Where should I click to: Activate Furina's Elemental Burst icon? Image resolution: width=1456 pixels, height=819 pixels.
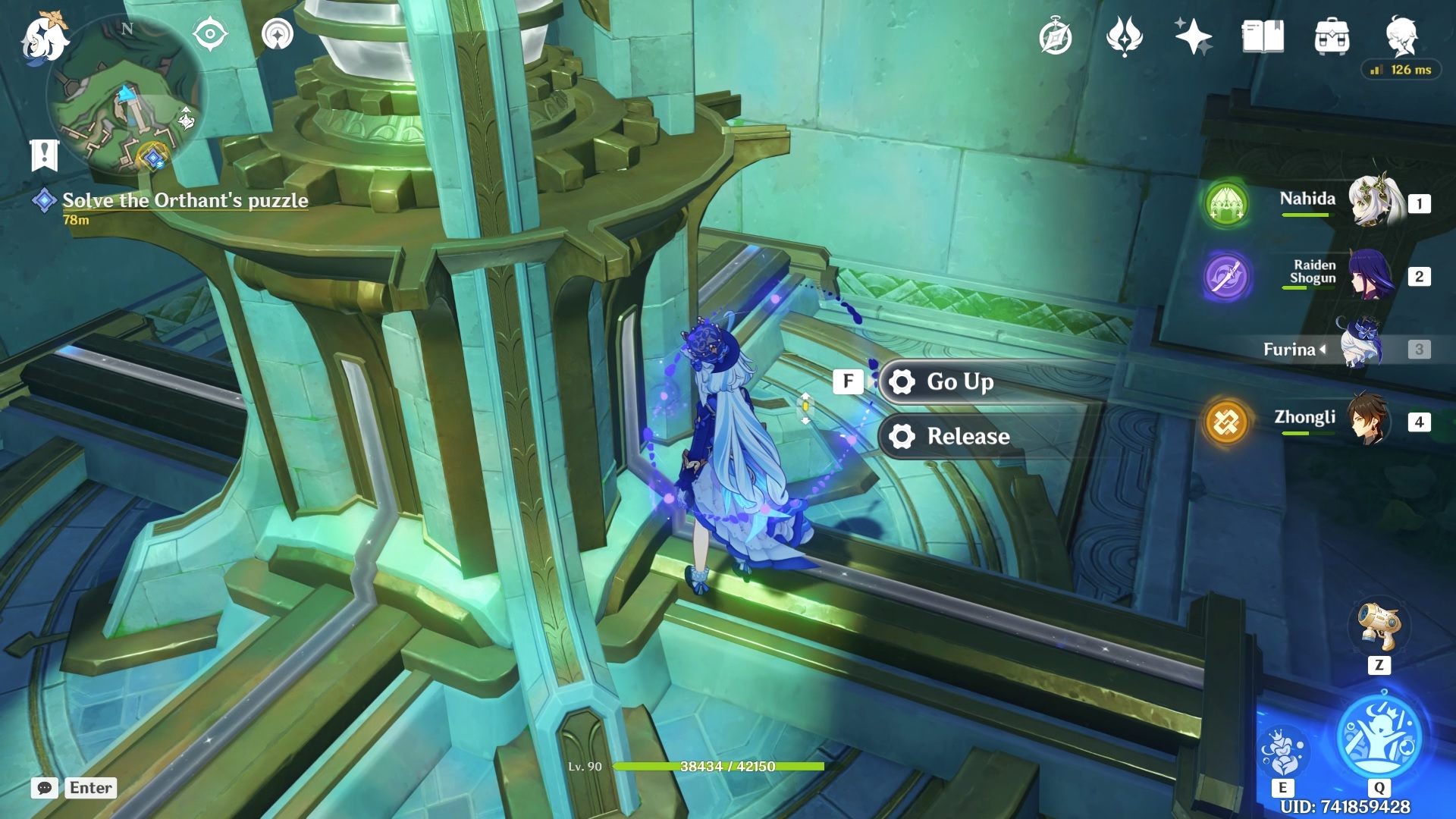coord(1380,736)
